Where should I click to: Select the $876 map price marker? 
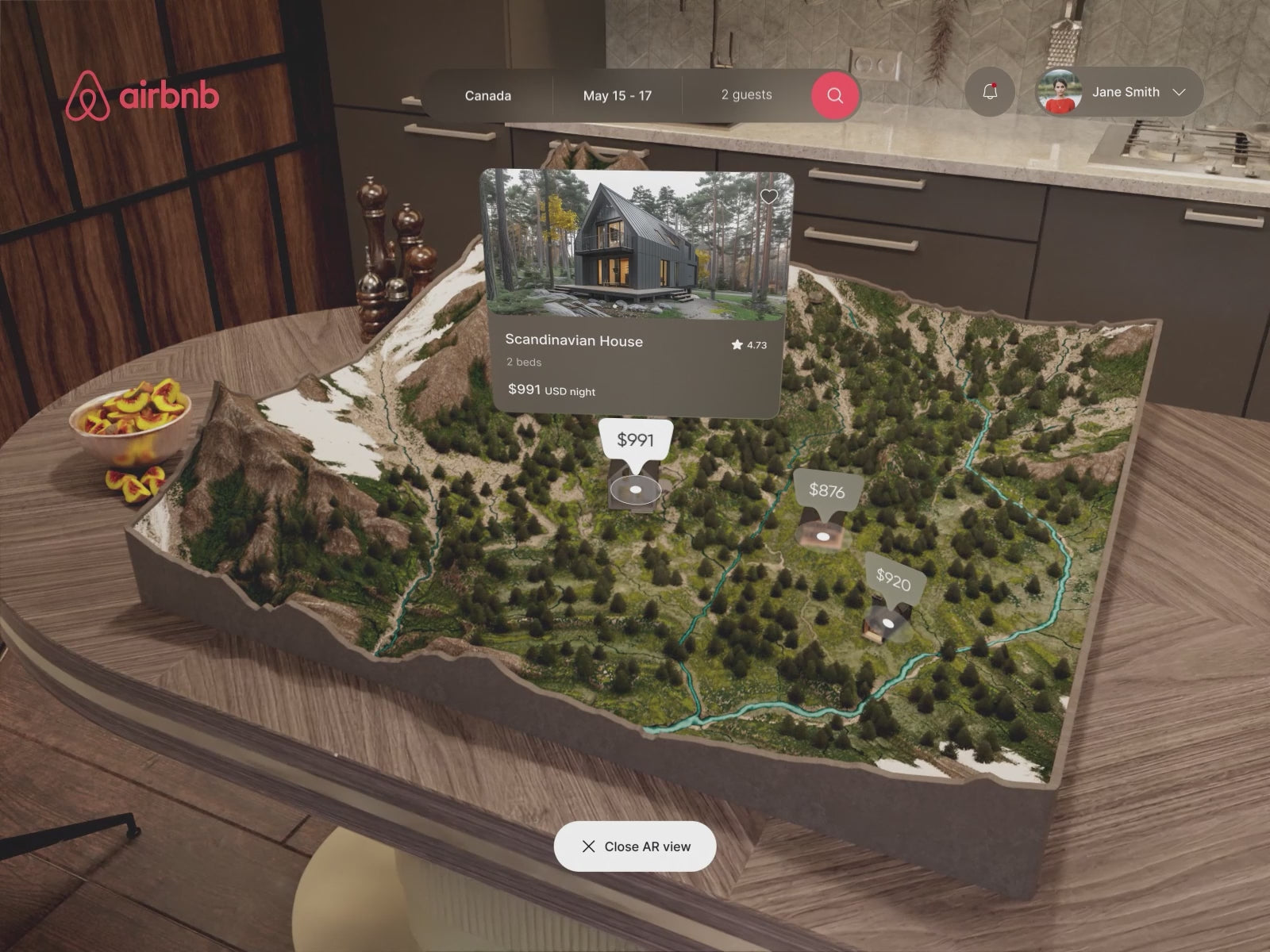click(826, 491)
